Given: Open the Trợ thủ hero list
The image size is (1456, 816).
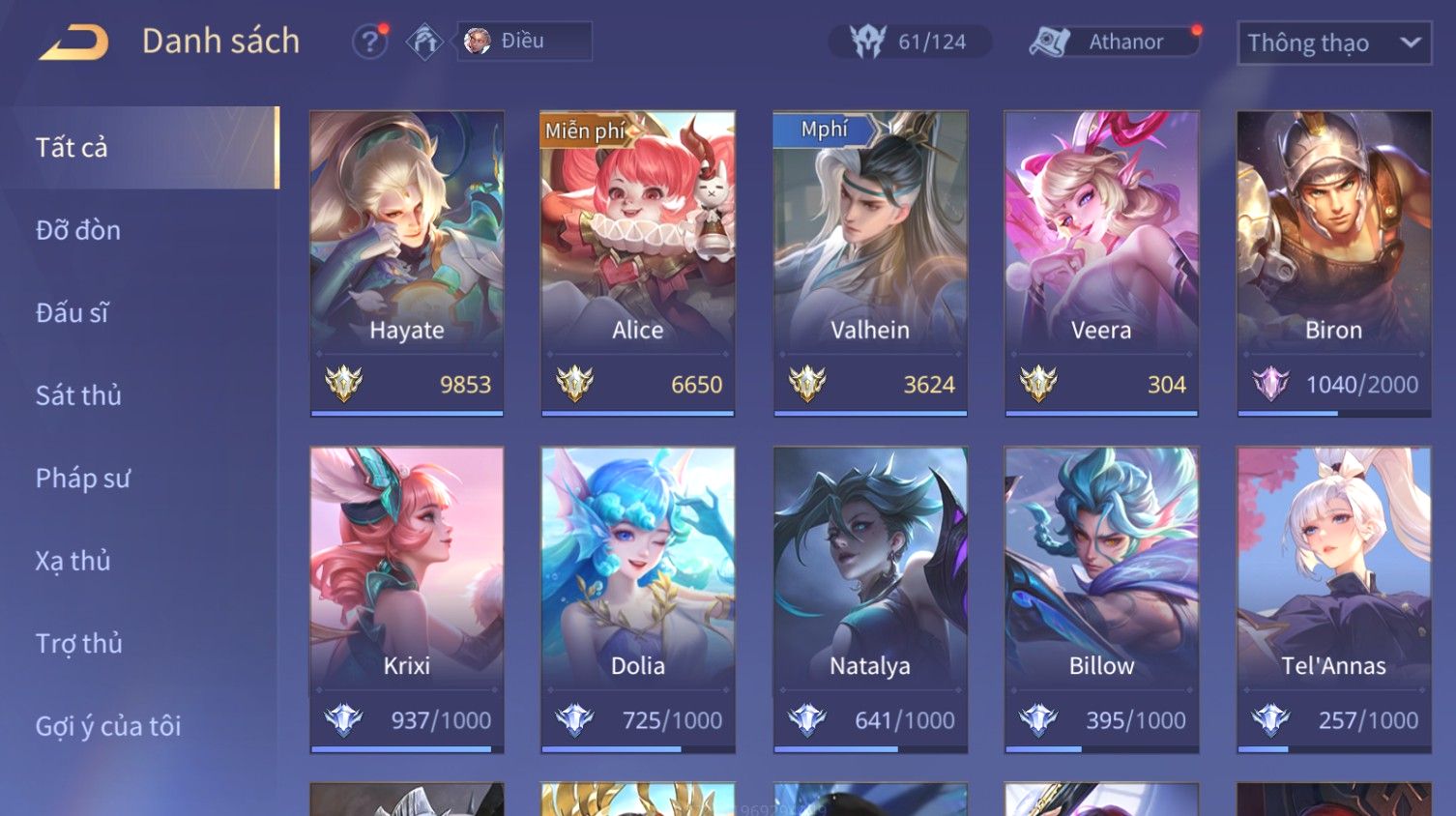Looking at the screenshot, I should click(79, 644).
